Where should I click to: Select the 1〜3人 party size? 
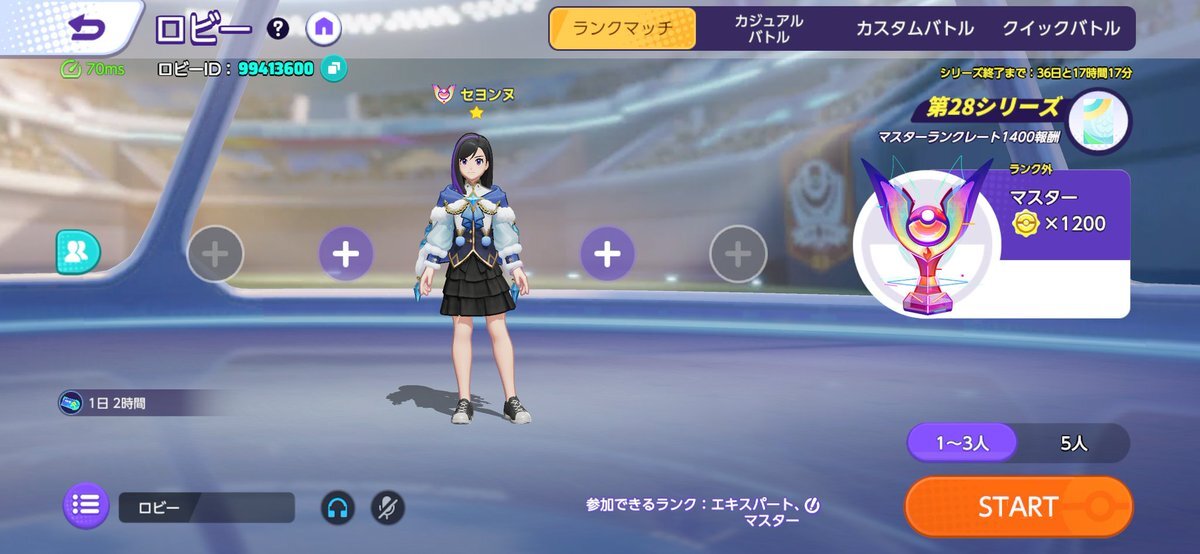[x=962, y=443]
